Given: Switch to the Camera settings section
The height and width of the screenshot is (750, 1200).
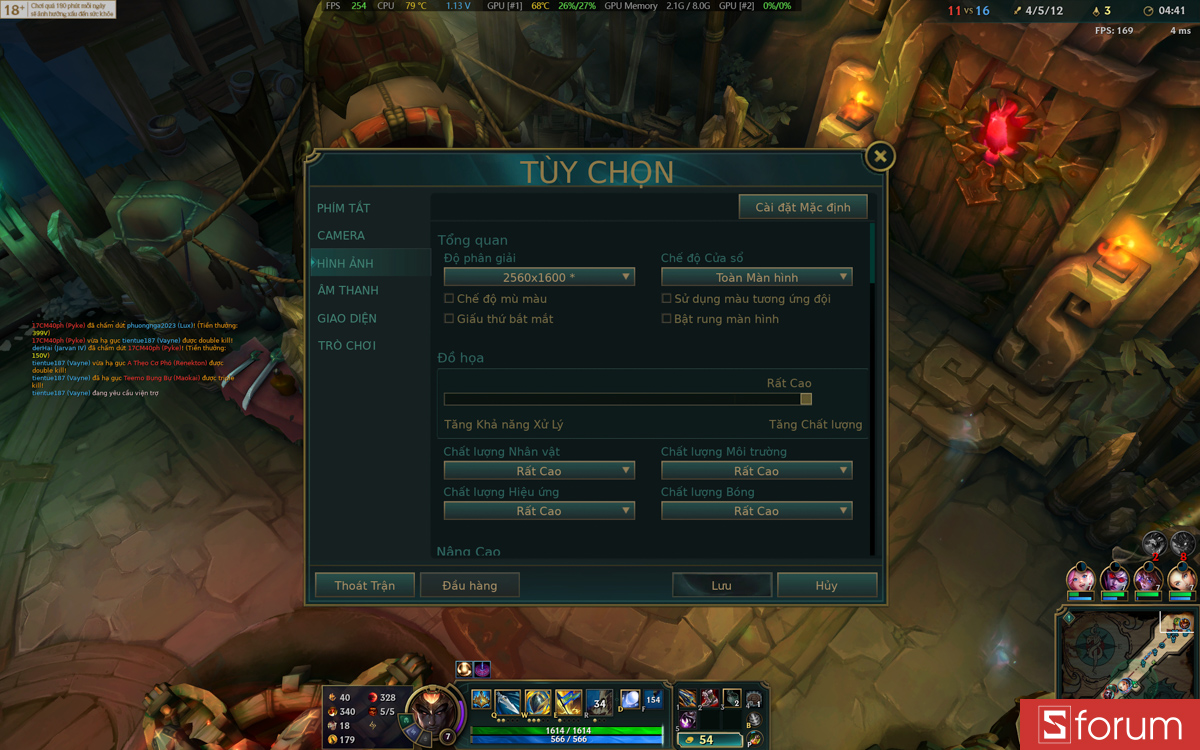Looking at the screenshot, I should (341, 236).
